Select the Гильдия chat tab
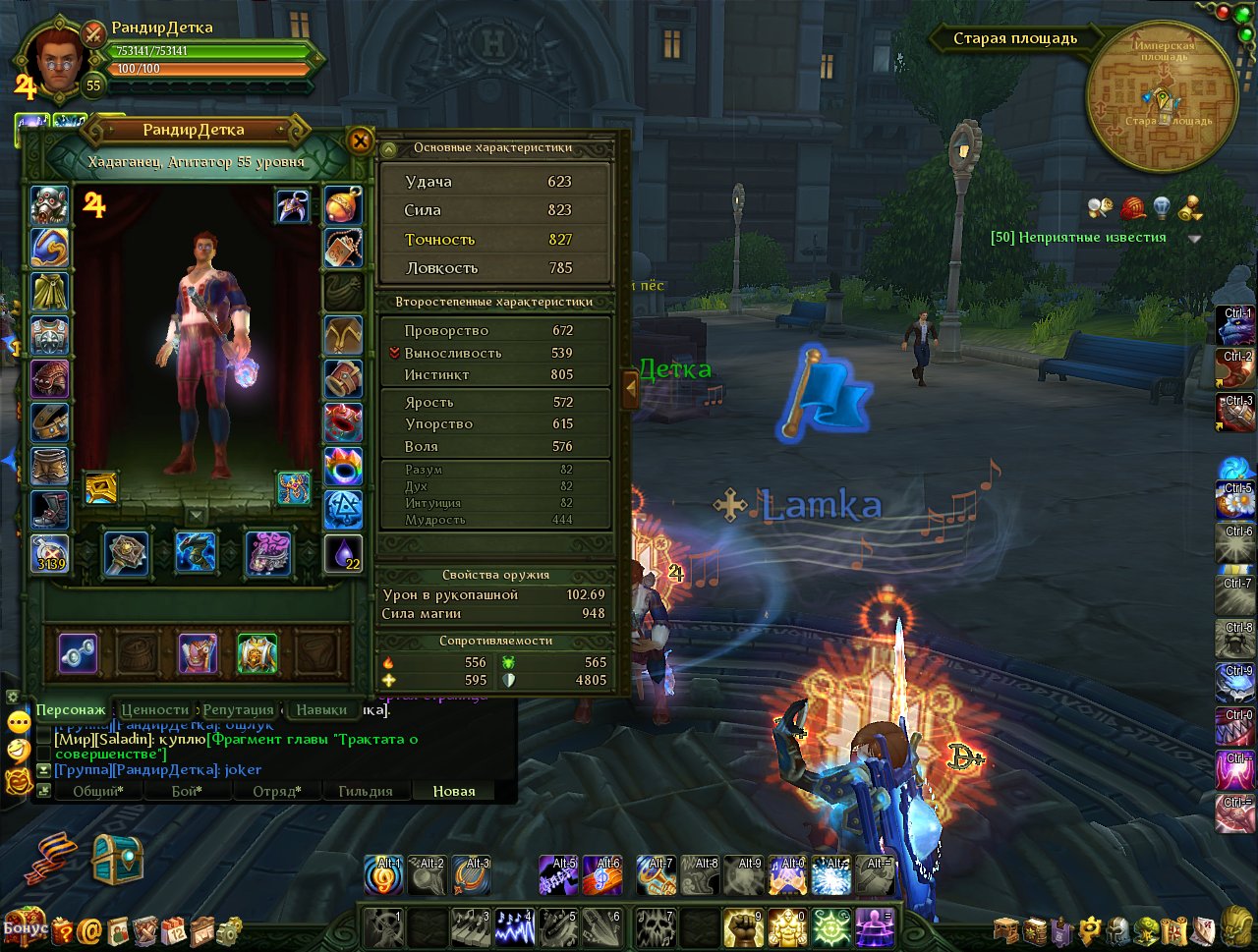This screenshot has height=952, width=1258. point(365,791)
